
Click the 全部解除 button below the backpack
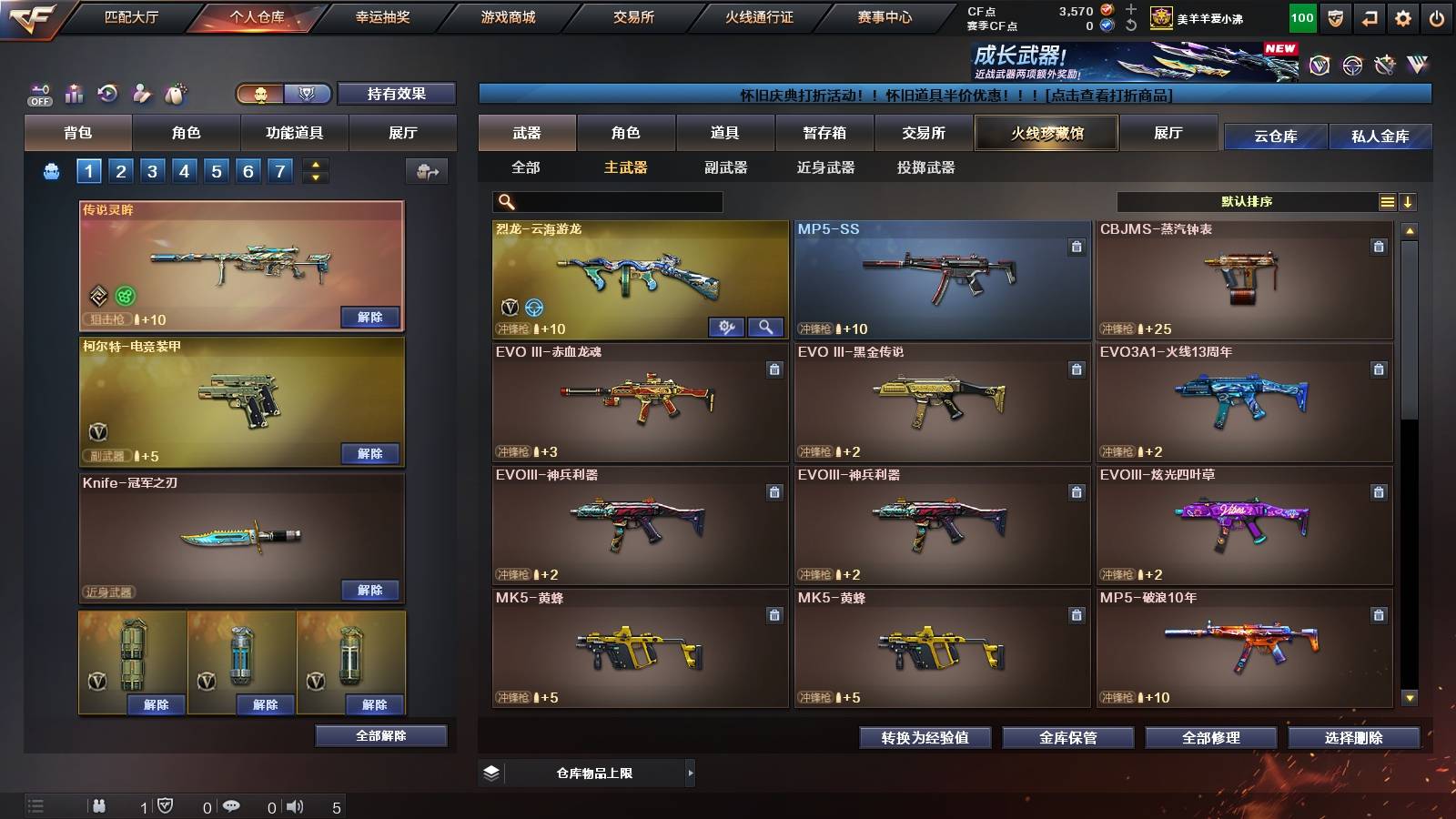tap(381, 735)
